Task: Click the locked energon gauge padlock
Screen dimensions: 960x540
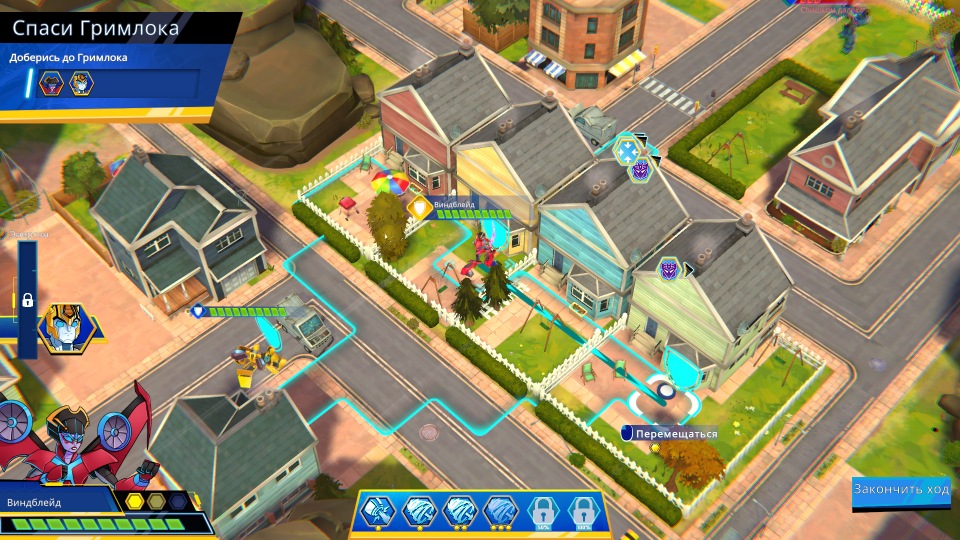Action: [28, 299]
